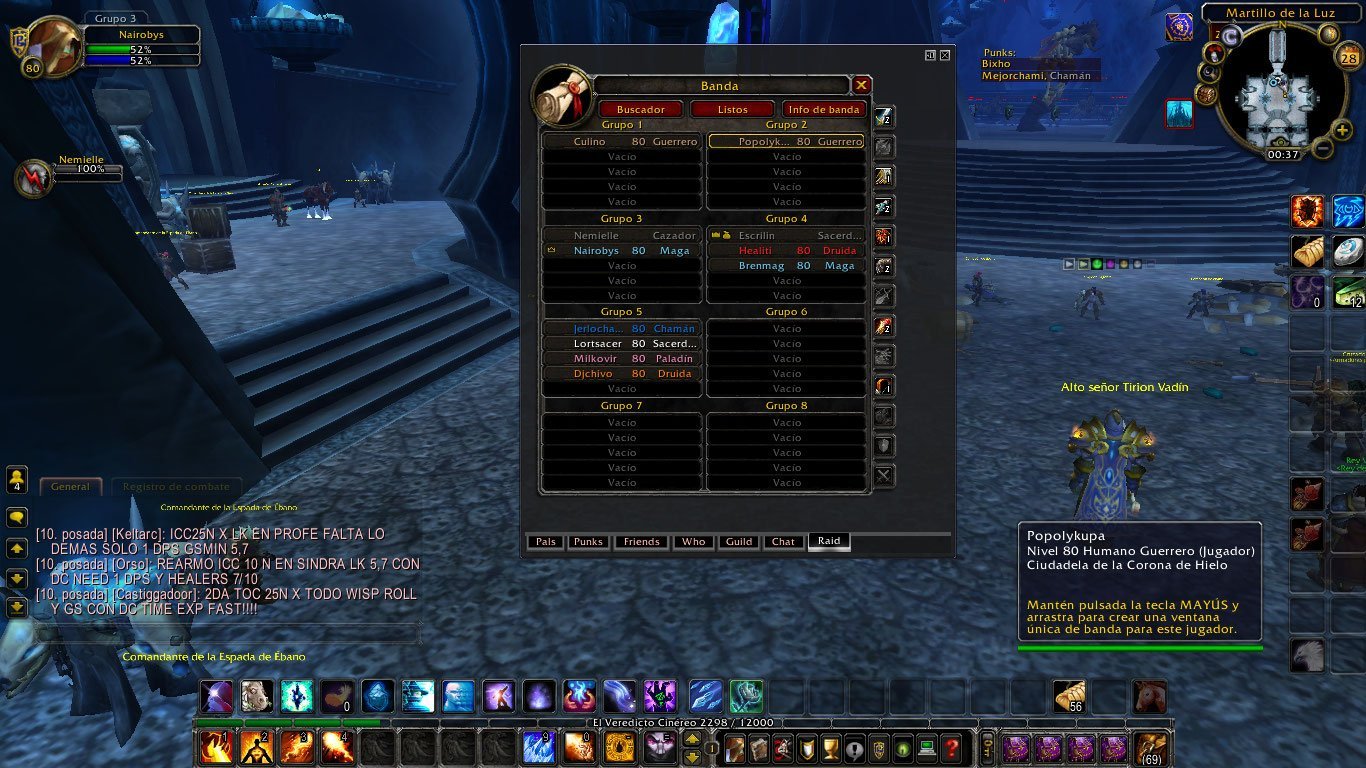Viewport: 1366px width, 768px height.
Task: Close the Banda raid window
Action: (x=861, y=85)
